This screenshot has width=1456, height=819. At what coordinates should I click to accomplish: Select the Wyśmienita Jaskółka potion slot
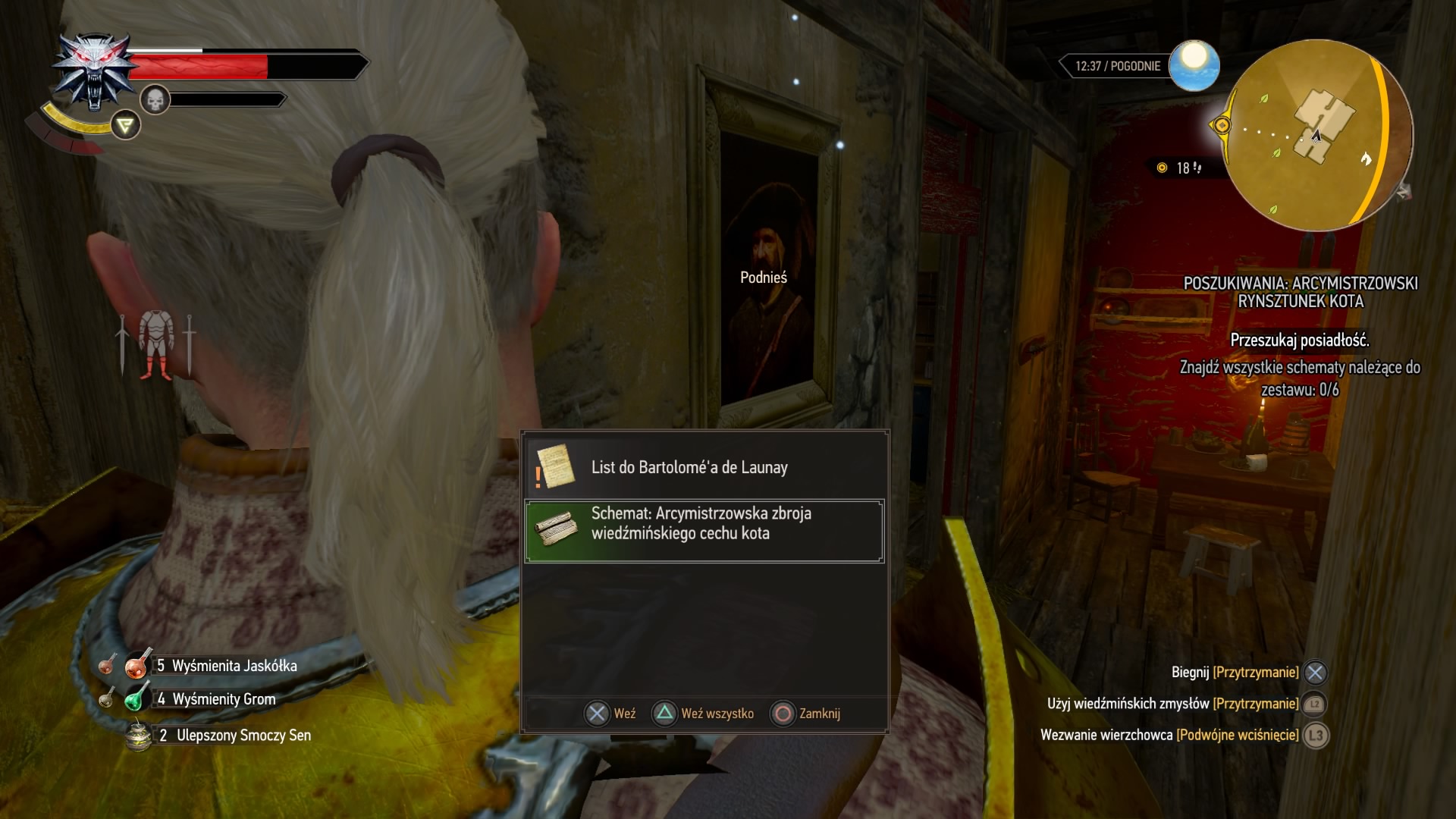[x=137, y=665]
